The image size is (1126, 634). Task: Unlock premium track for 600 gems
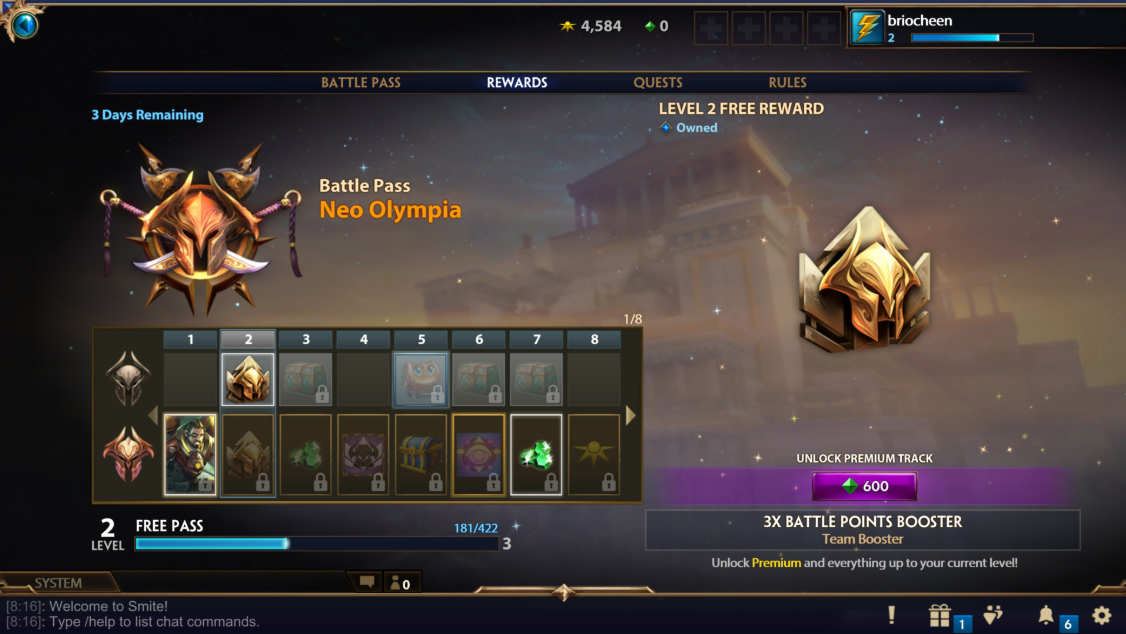tap(864, 487)
